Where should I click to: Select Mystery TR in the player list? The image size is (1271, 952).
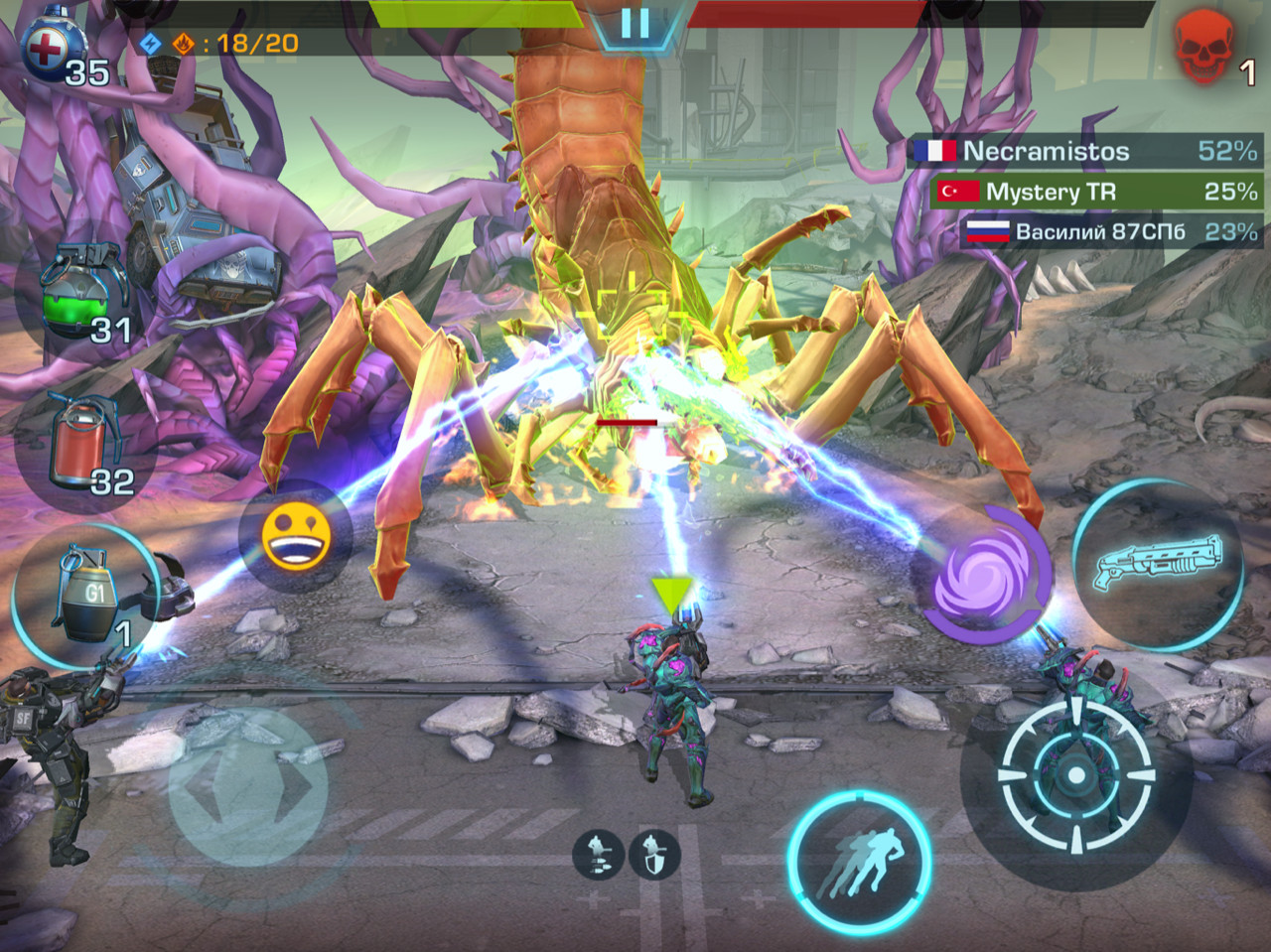[1096, 192]
